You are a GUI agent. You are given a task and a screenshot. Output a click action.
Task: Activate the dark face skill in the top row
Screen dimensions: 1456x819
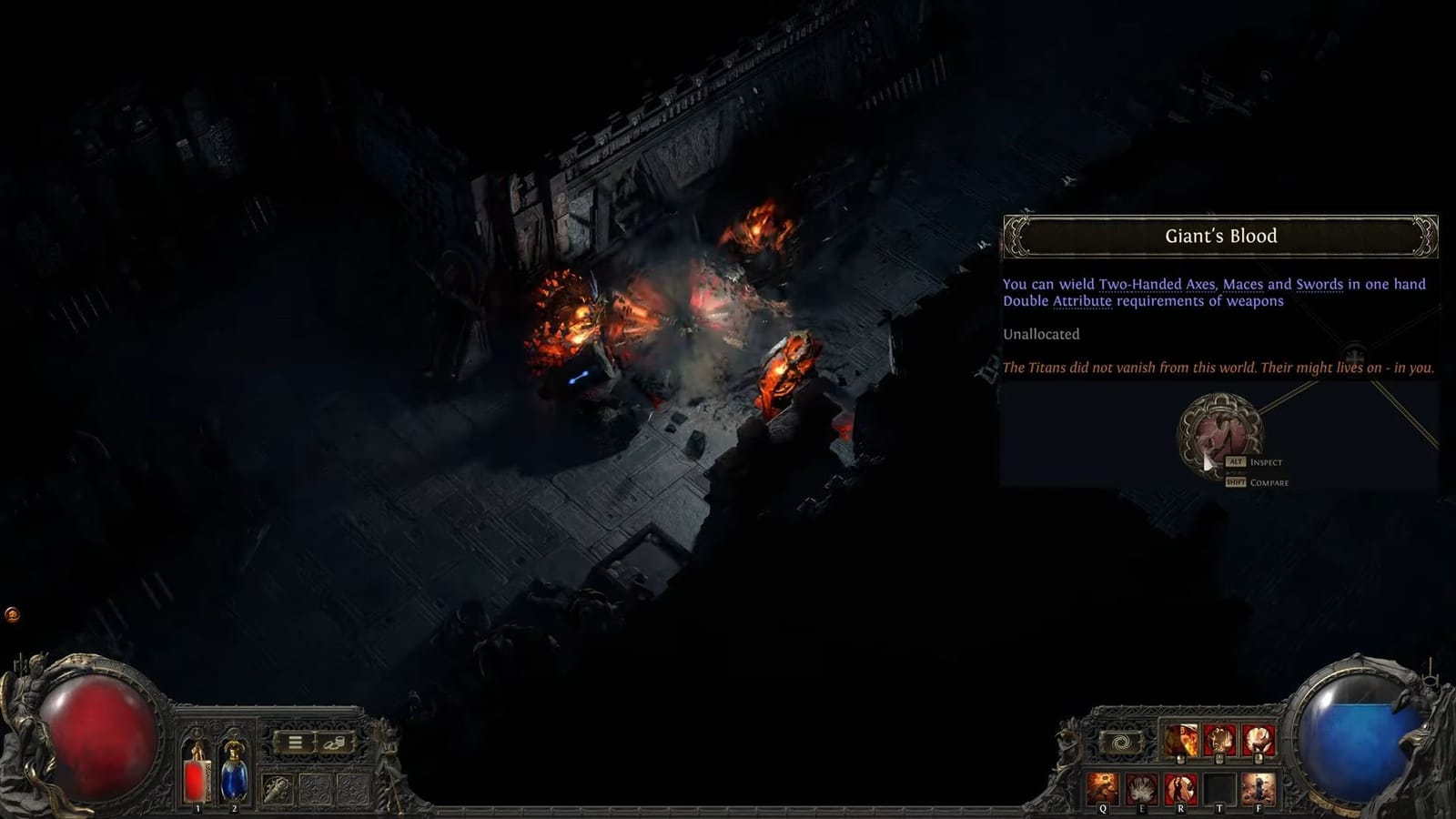point(1218,737)
